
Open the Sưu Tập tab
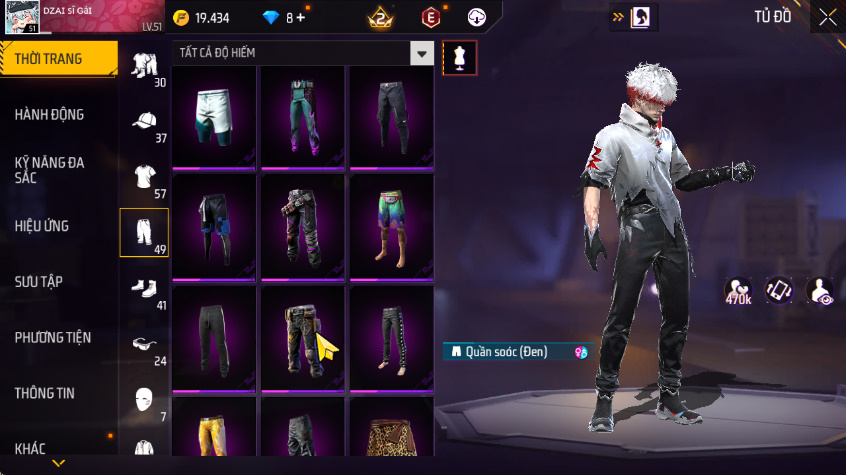coord(39,282)
